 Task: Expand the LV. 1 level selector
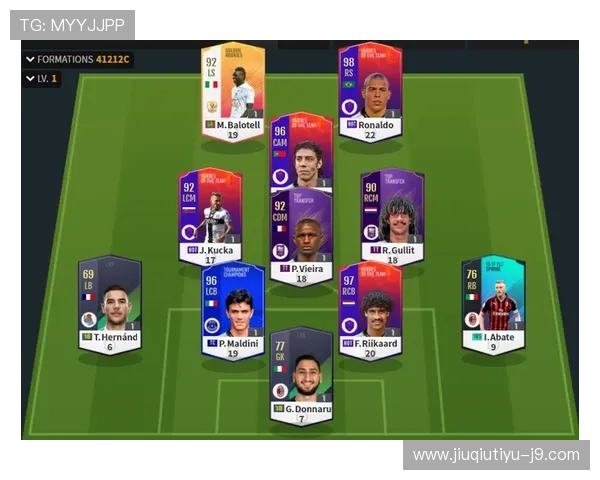[x=42, y=78]
